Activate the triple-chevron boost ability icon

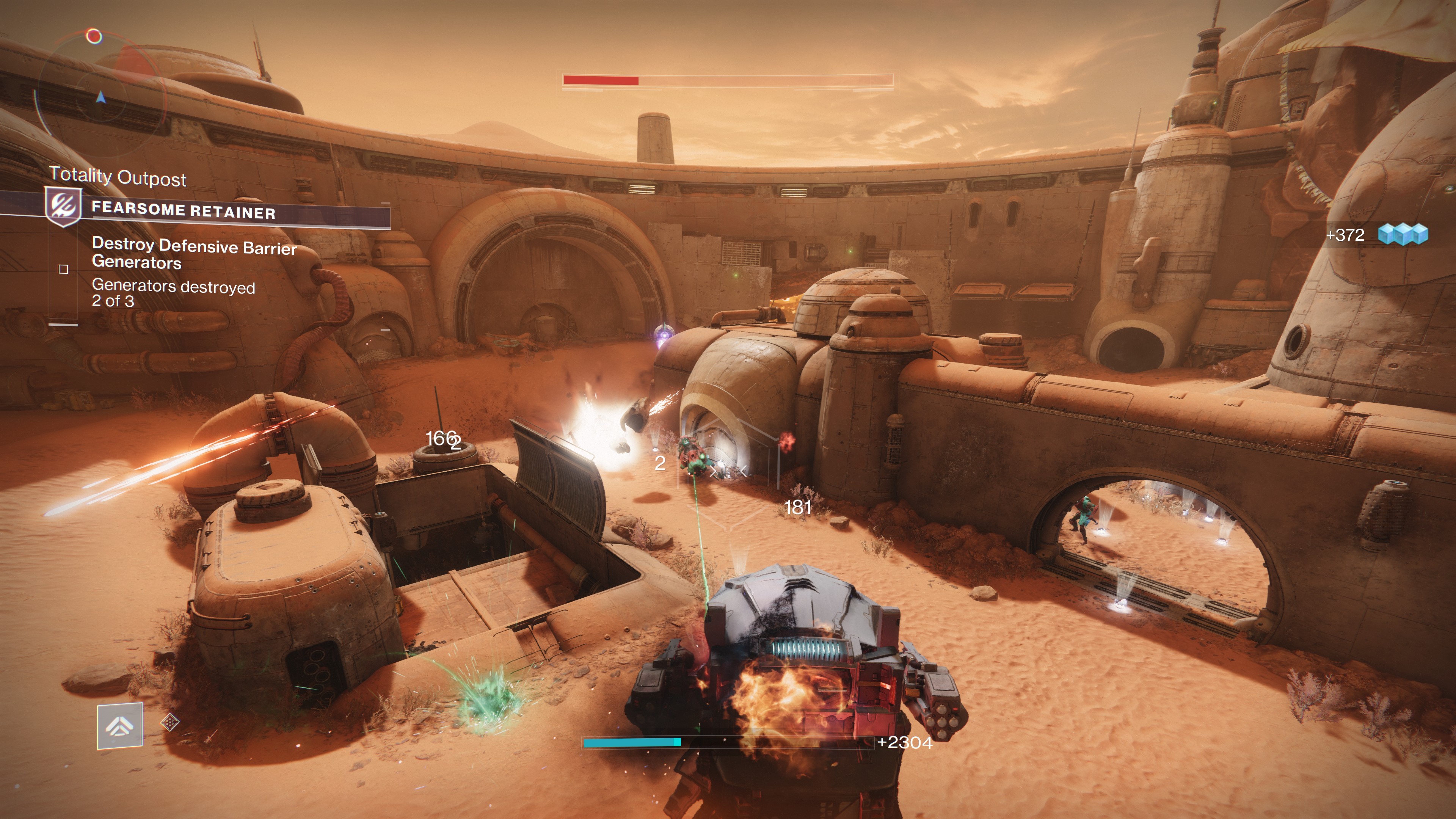click(119, 726)
